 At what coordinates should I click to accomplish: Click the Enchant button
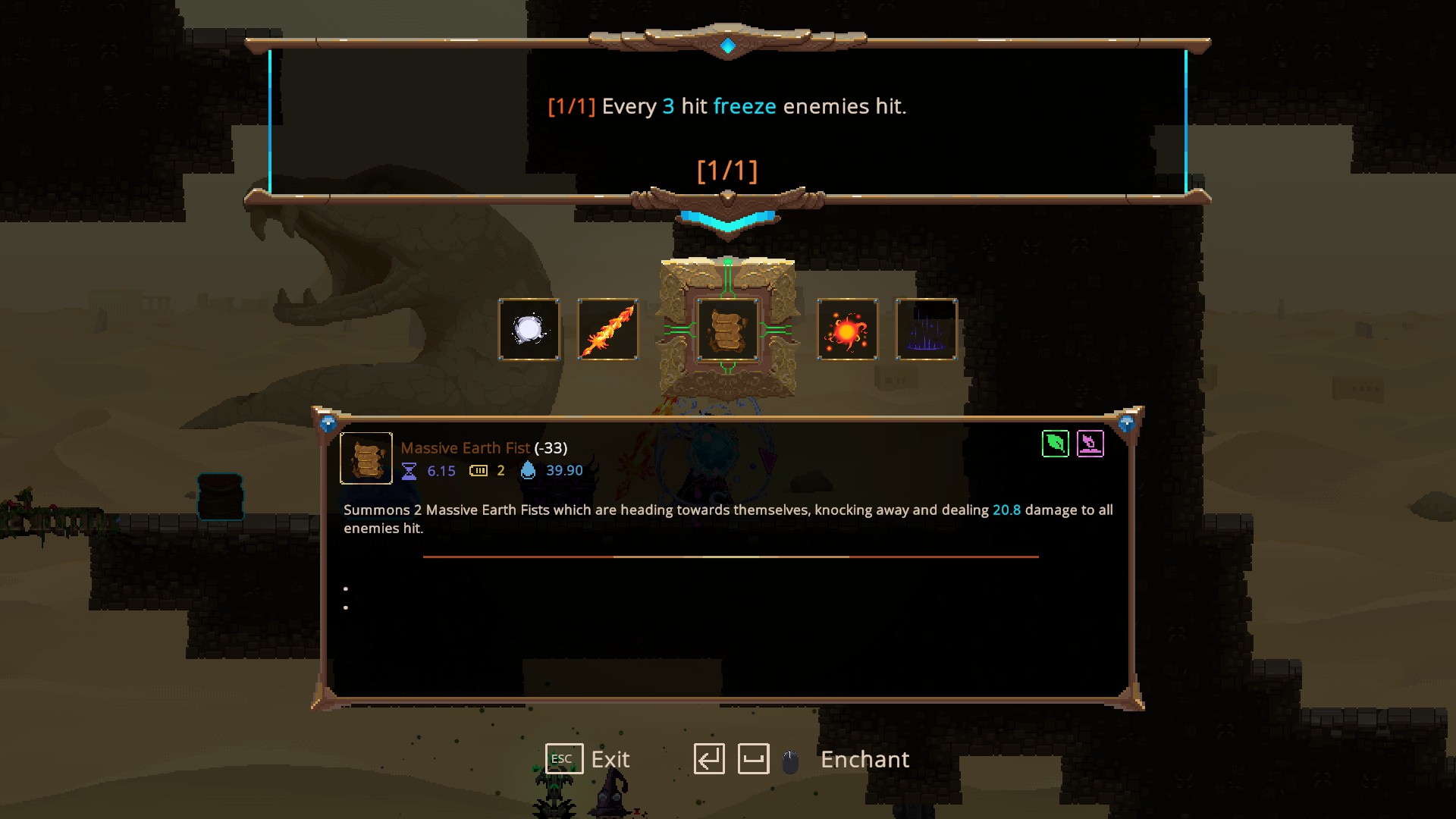coord(864,759)
